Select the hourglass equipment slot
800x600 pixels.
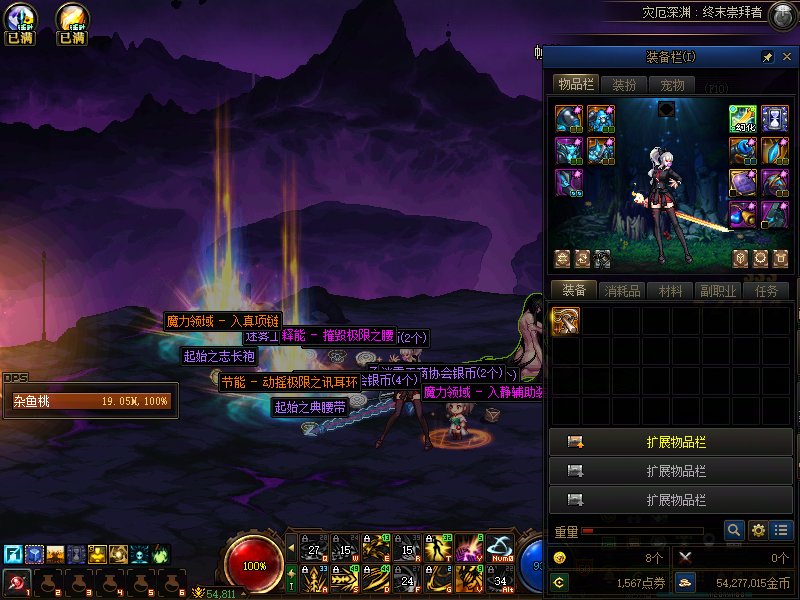point(775,119)
